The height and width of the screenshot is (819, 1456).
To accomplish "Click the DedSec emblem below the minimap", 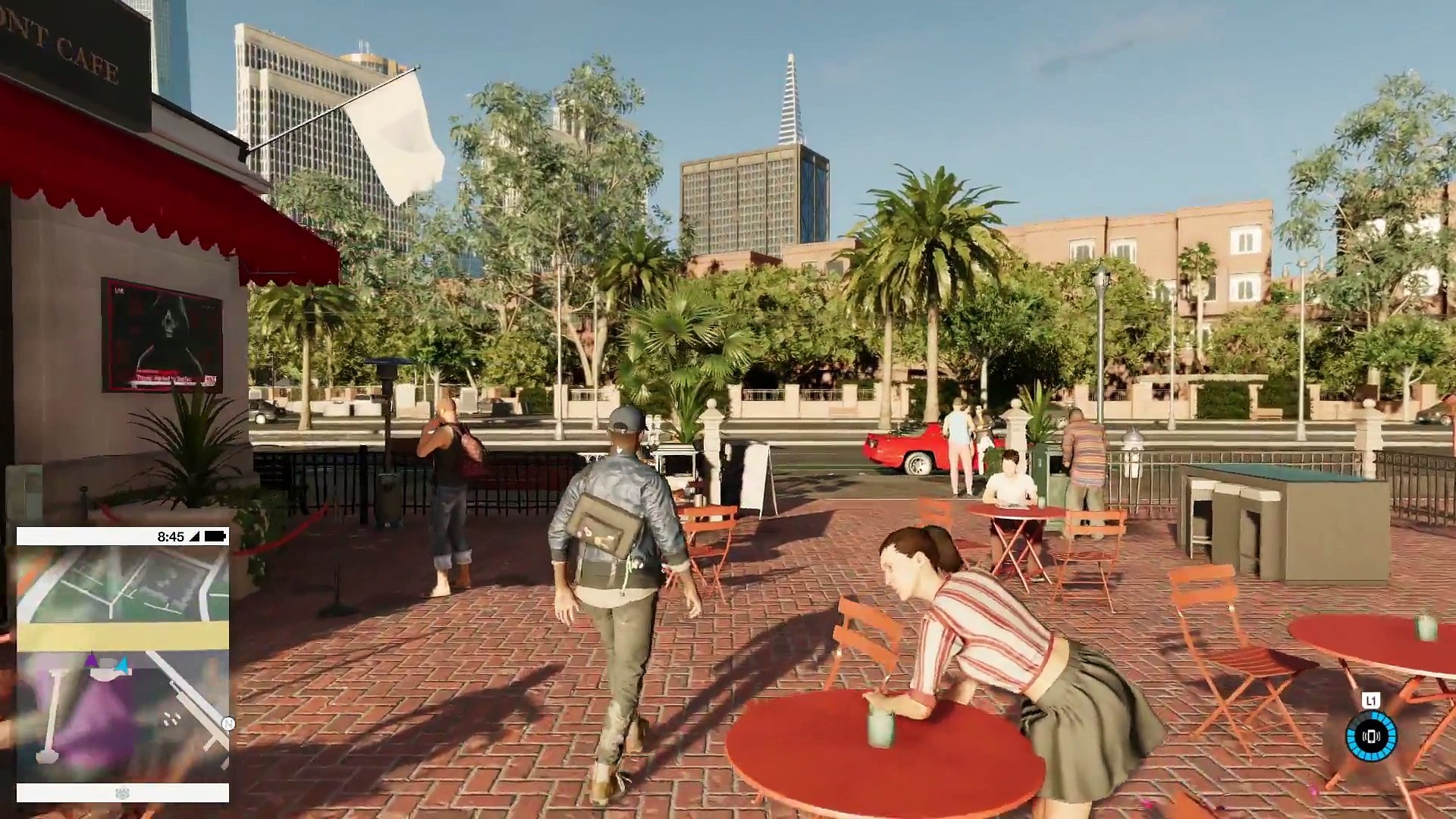I will click(x=122, y=792).
